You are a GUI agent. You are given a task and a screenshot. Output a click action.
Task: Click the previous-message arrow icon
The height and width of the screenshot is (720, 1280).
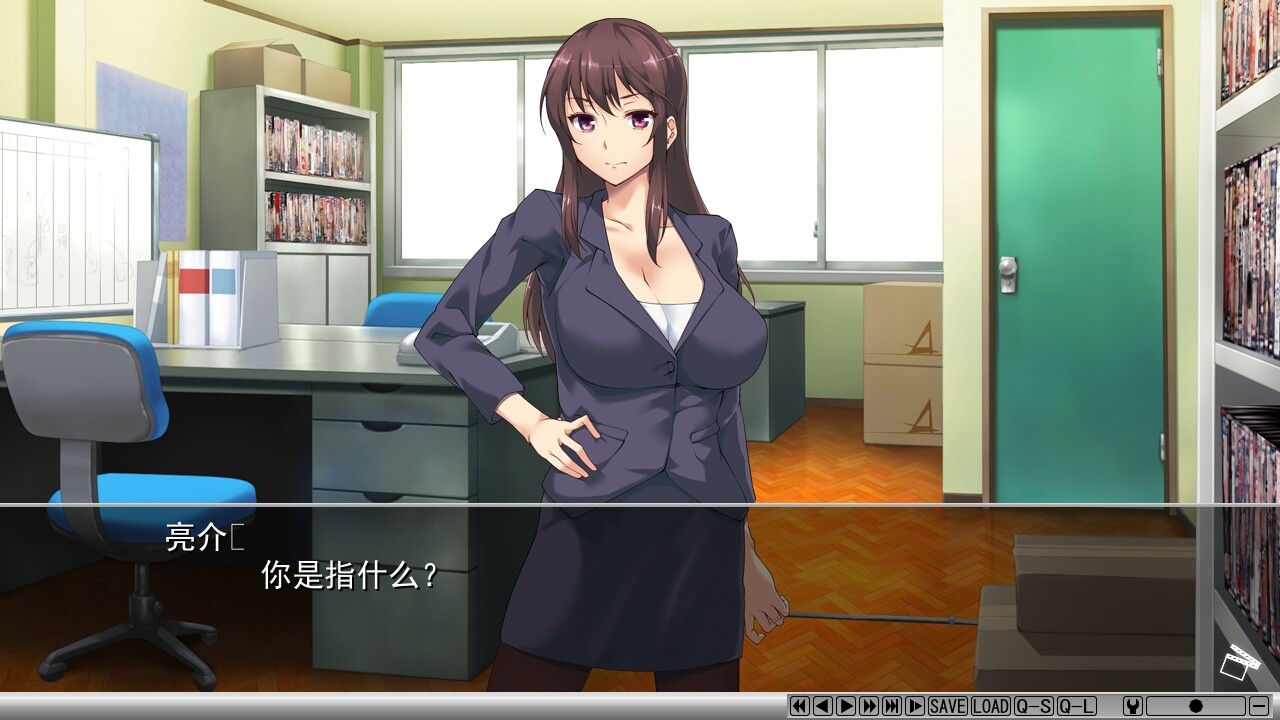point(823,707)
